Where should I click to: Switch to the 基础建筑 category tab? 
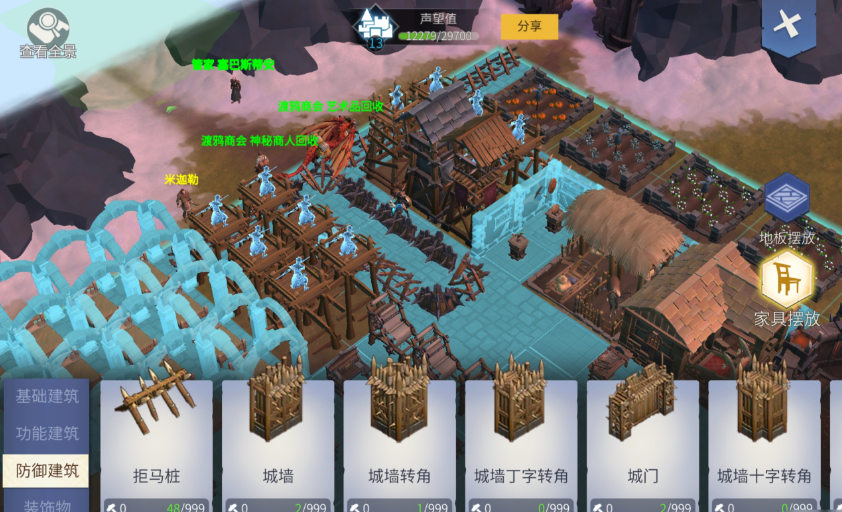(x=46, y=396)
